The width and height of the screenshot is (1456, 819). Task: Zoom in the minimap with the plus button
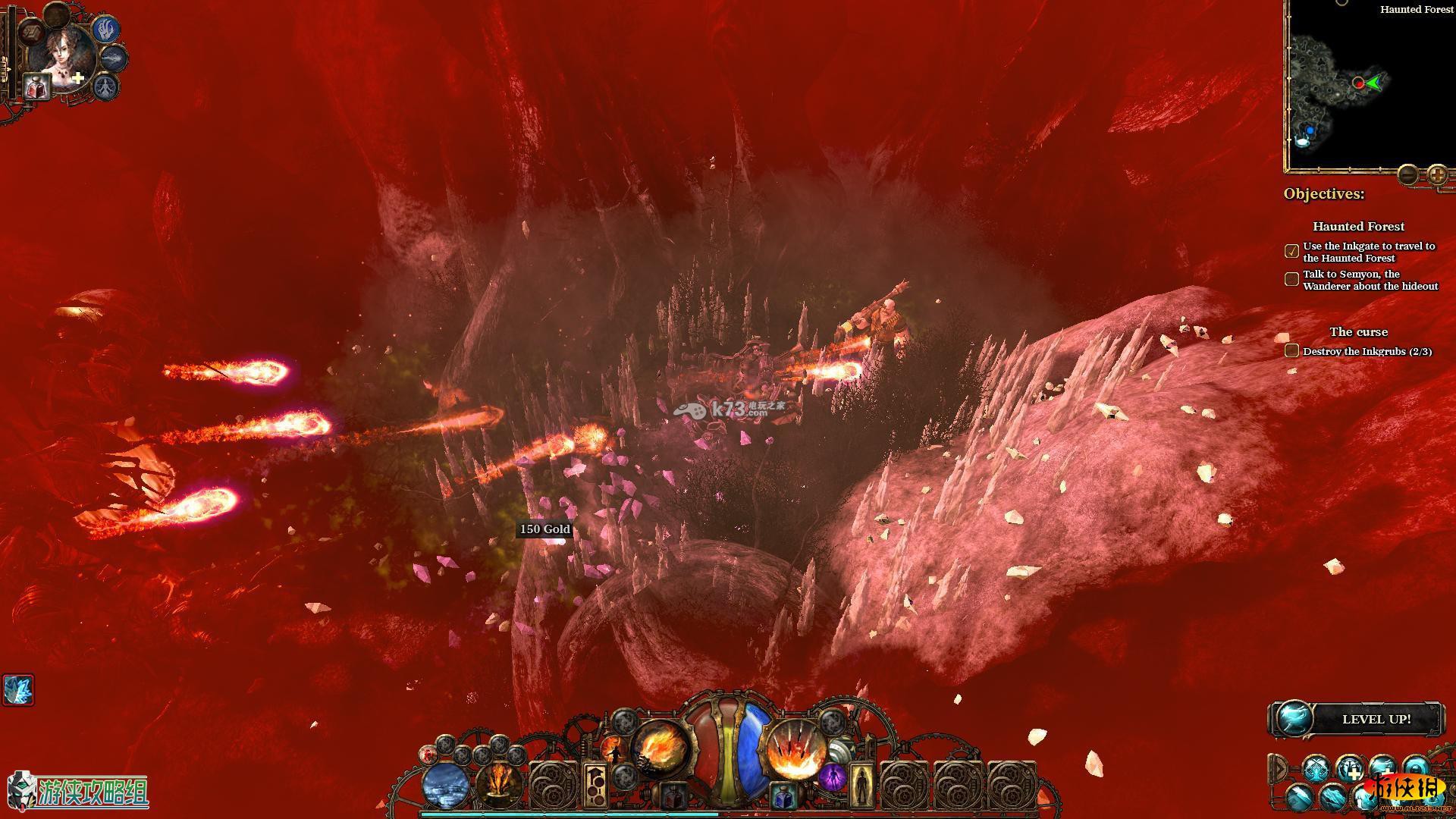1437,175
